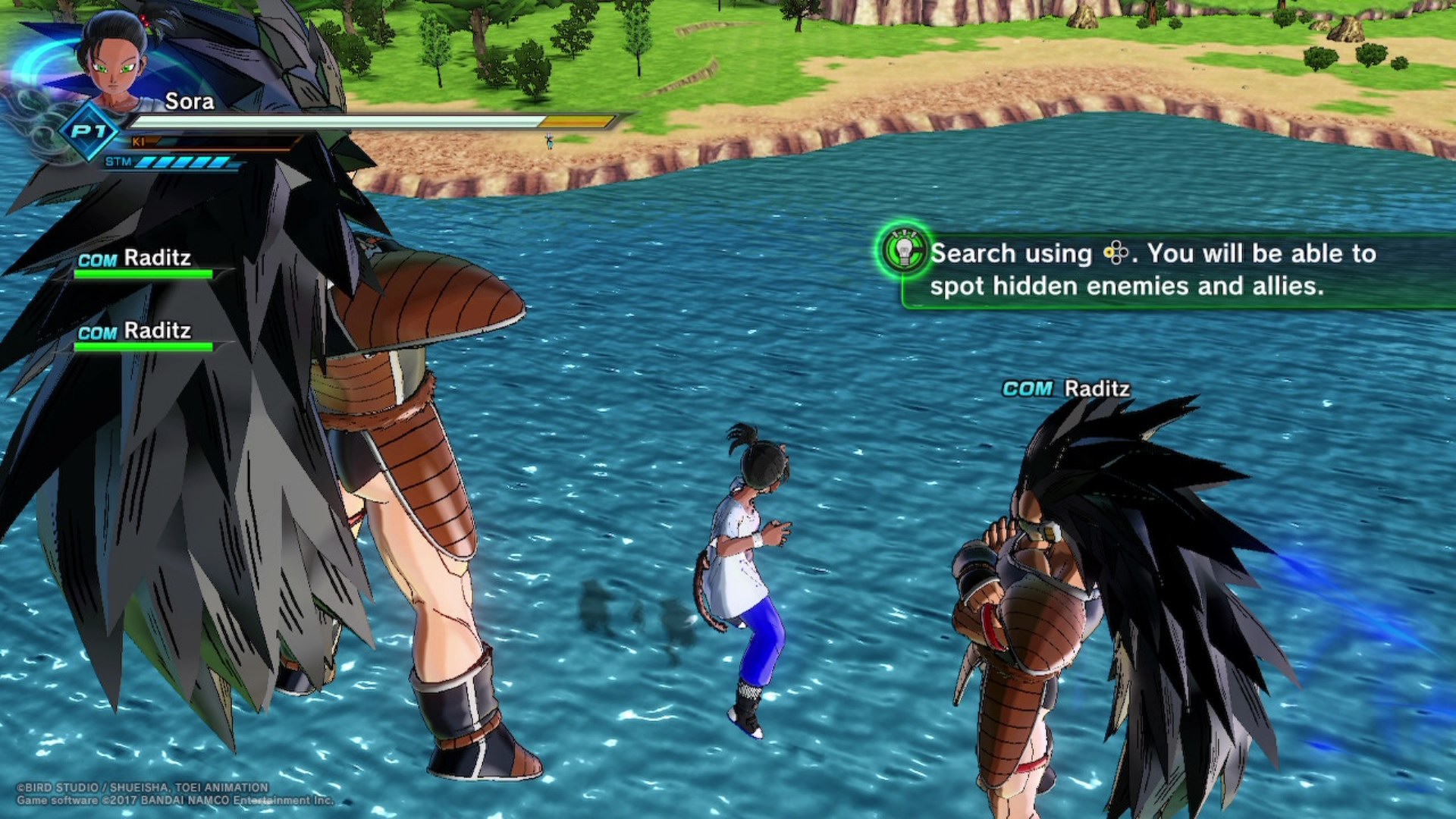Image resolution: width=1456 pixels, height=819 pixels.
Task: Open the search hint message panel
Action: coord(1168,270)
